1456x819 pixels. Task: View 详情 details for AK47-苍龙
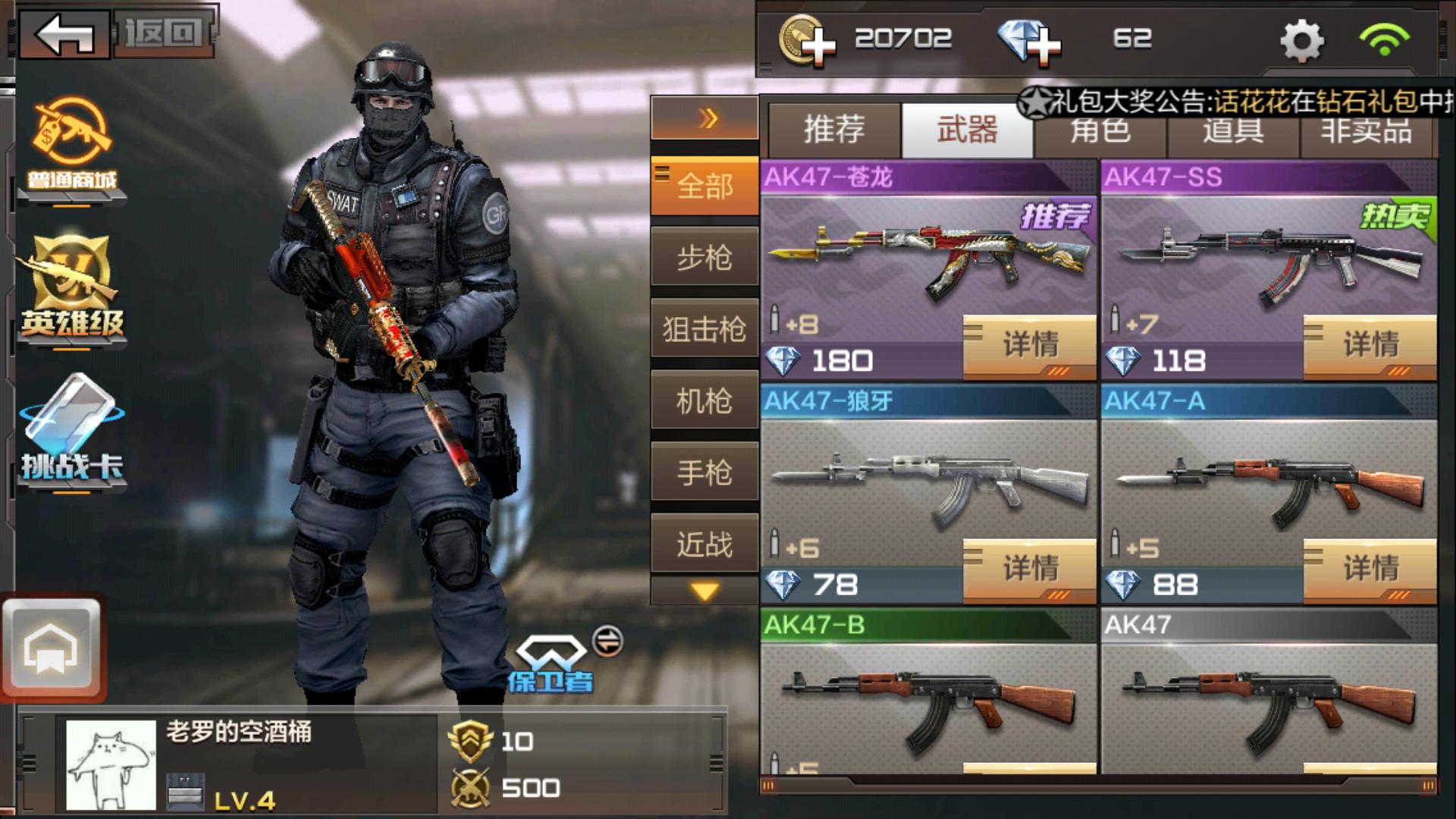pyautogui.click(x=1030, y=346)
